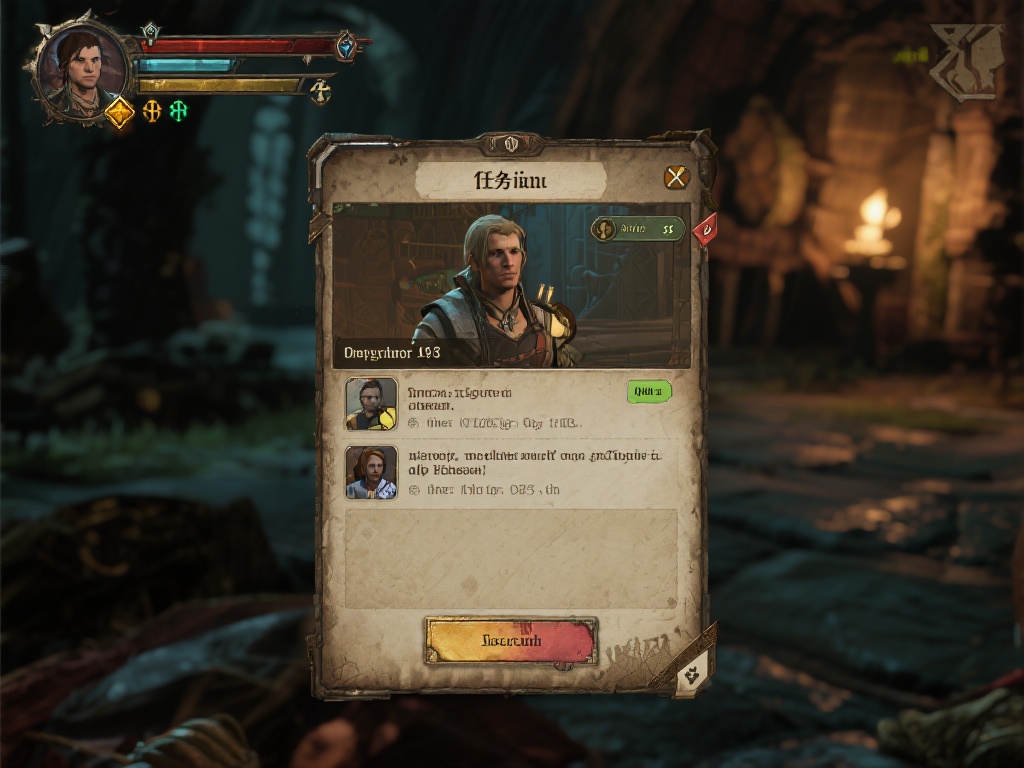Select the green rune status icon
Viewport: 1024px width, 768px height.
point(178,111)
